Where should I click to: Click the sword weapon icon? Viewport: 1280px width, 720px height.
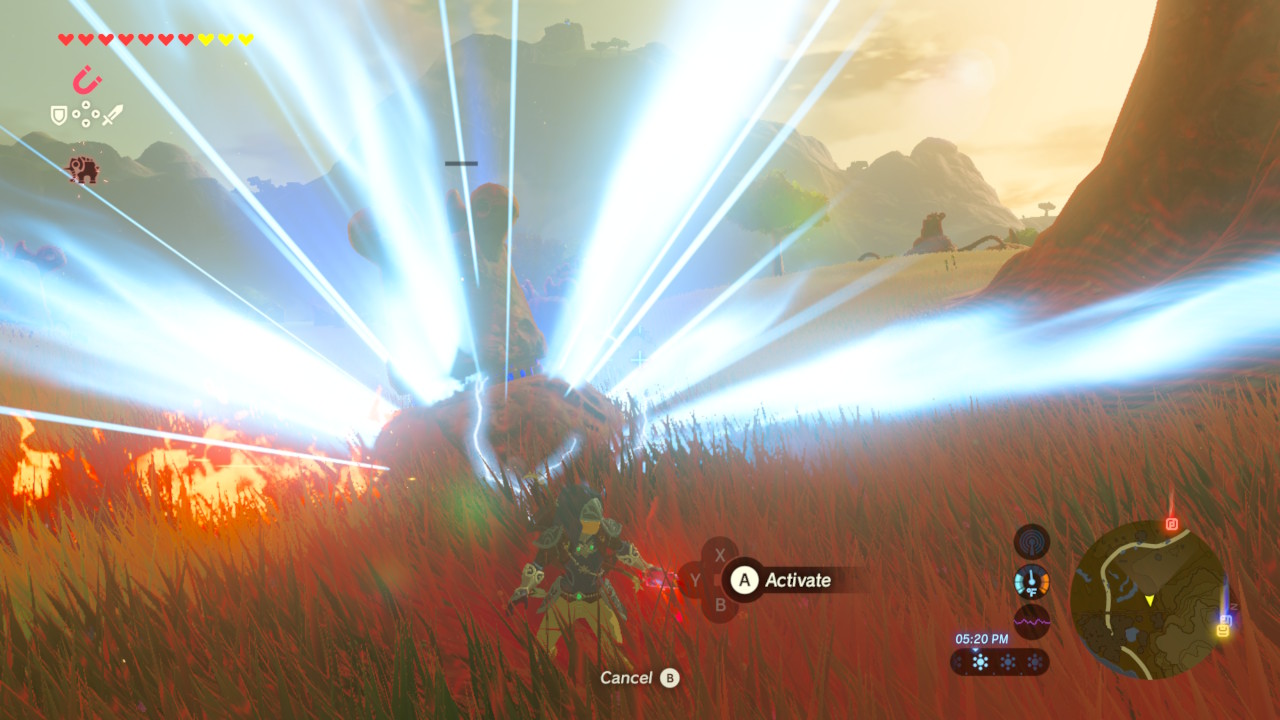112,114
